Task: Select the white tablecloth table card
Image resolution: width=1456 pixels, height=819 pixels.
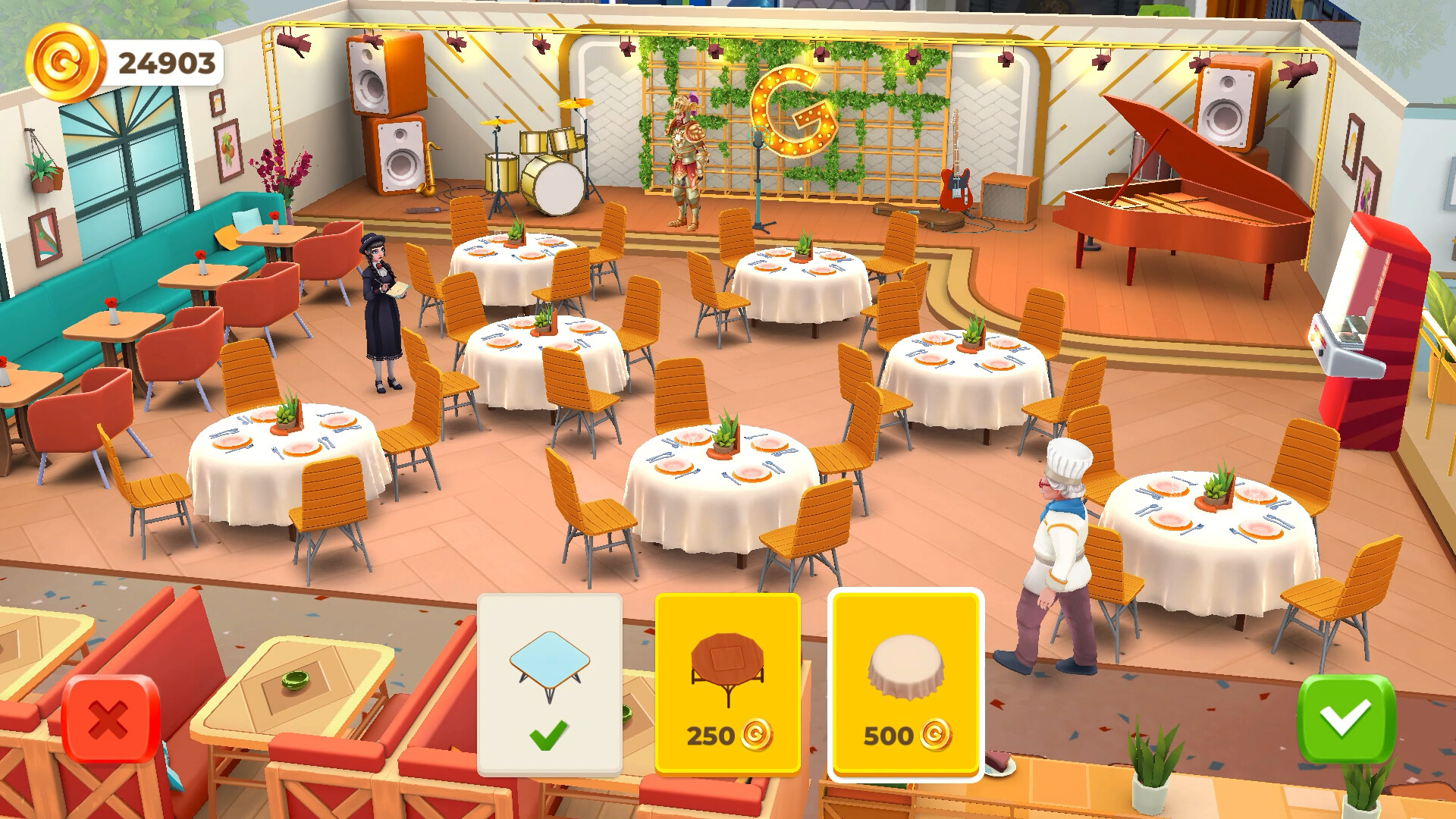Action: 905,671
